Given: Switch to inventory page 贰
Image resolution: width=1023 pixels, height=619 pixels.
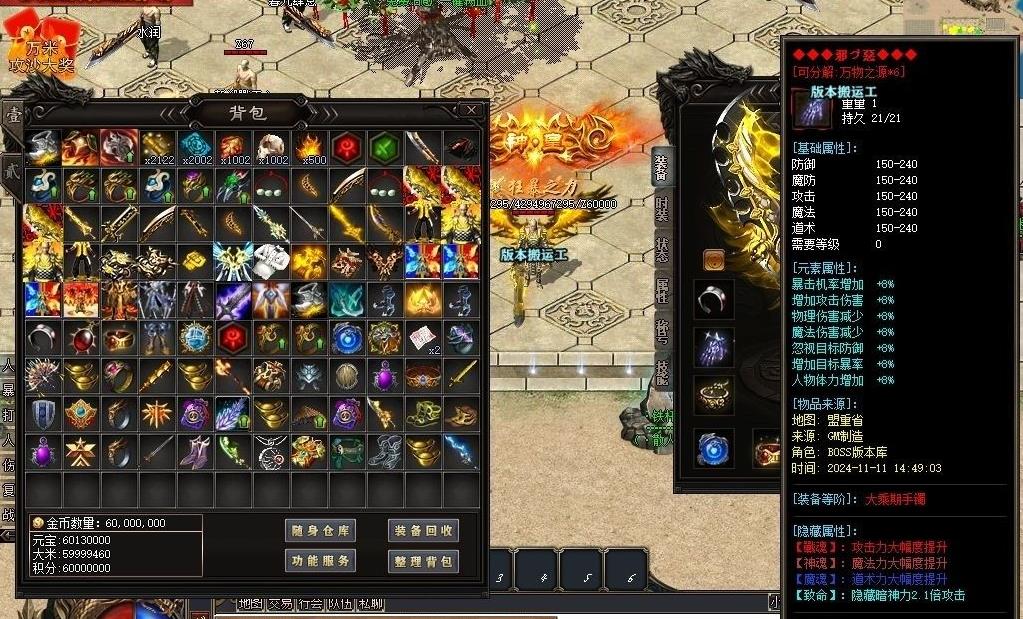Looking at the screenshot, I should [13, 167].
